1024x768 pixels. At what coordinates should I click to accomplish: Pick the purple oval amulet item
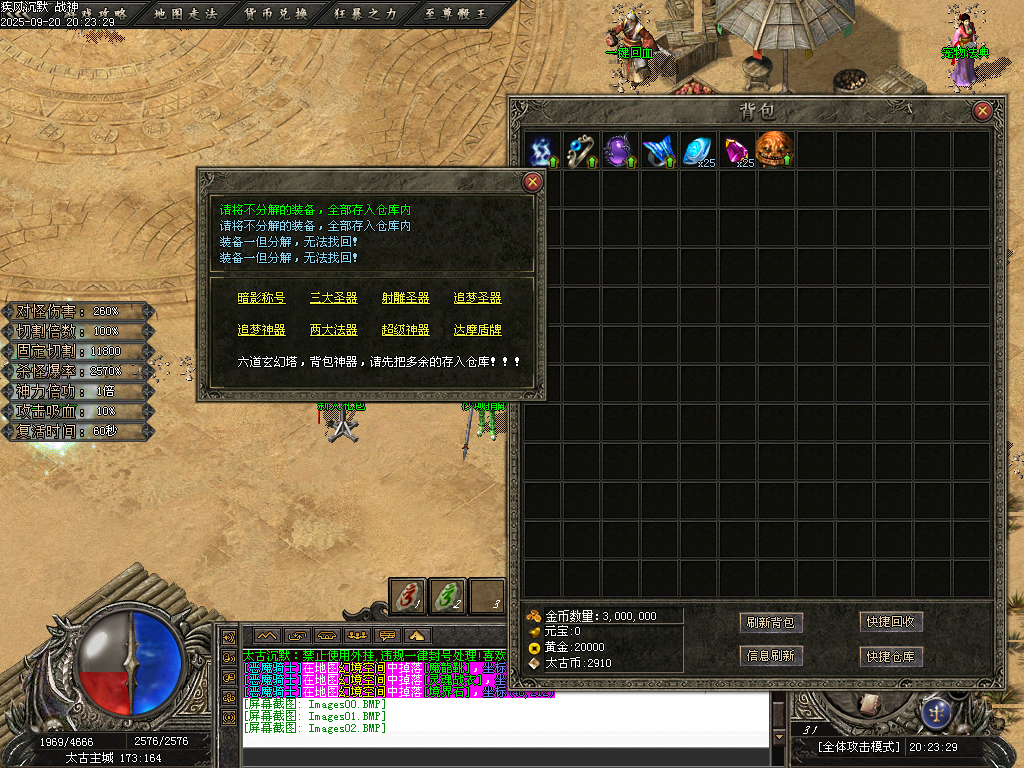(x=620, y=150)
